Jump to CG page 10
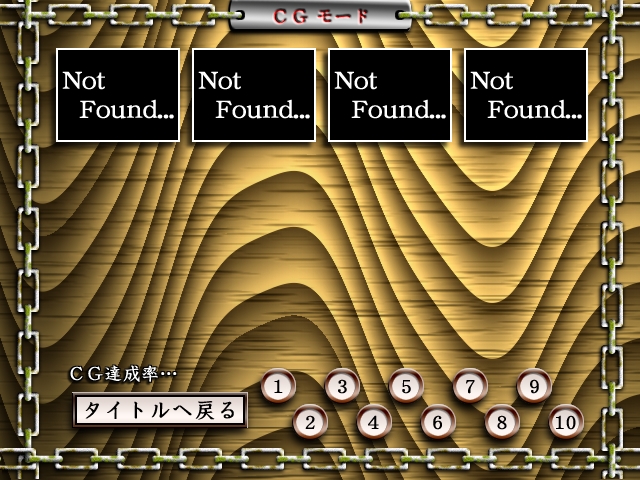This screenshot has width=640, height=480. click(x=566, y=422)
